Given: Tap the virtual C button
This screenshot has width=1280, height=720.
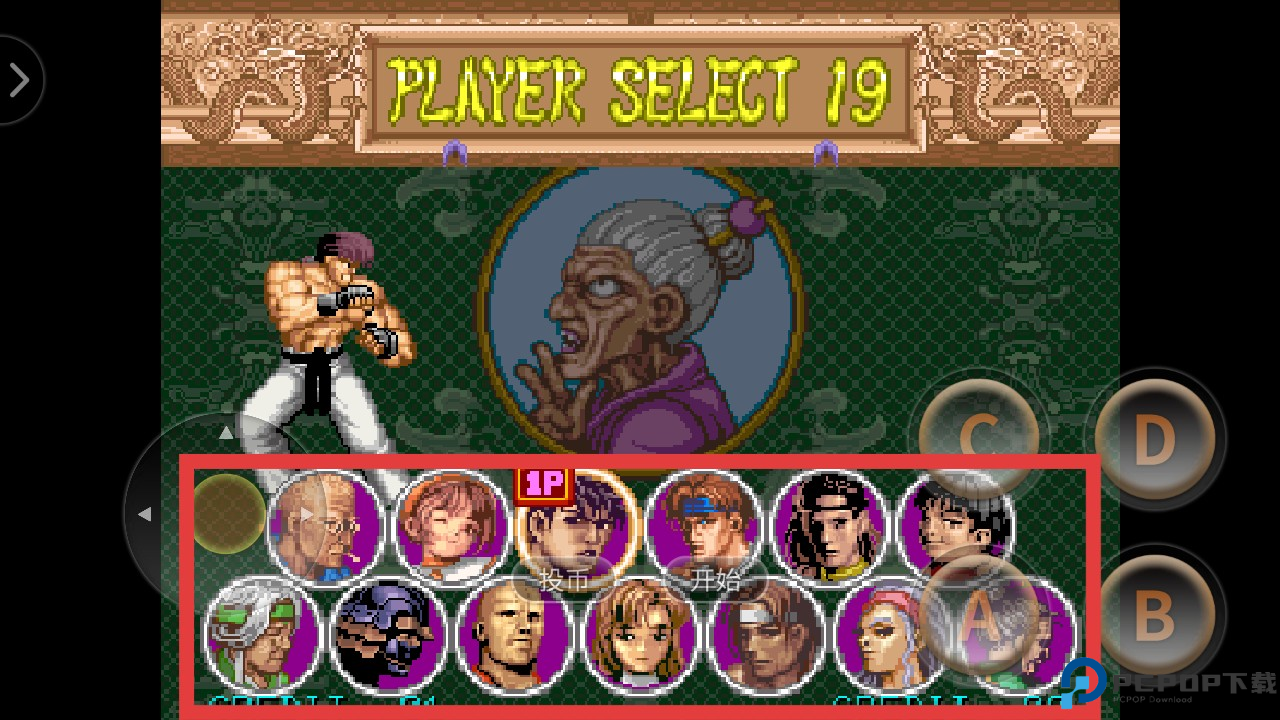Looking at the screenshot, I should [981, 438].
